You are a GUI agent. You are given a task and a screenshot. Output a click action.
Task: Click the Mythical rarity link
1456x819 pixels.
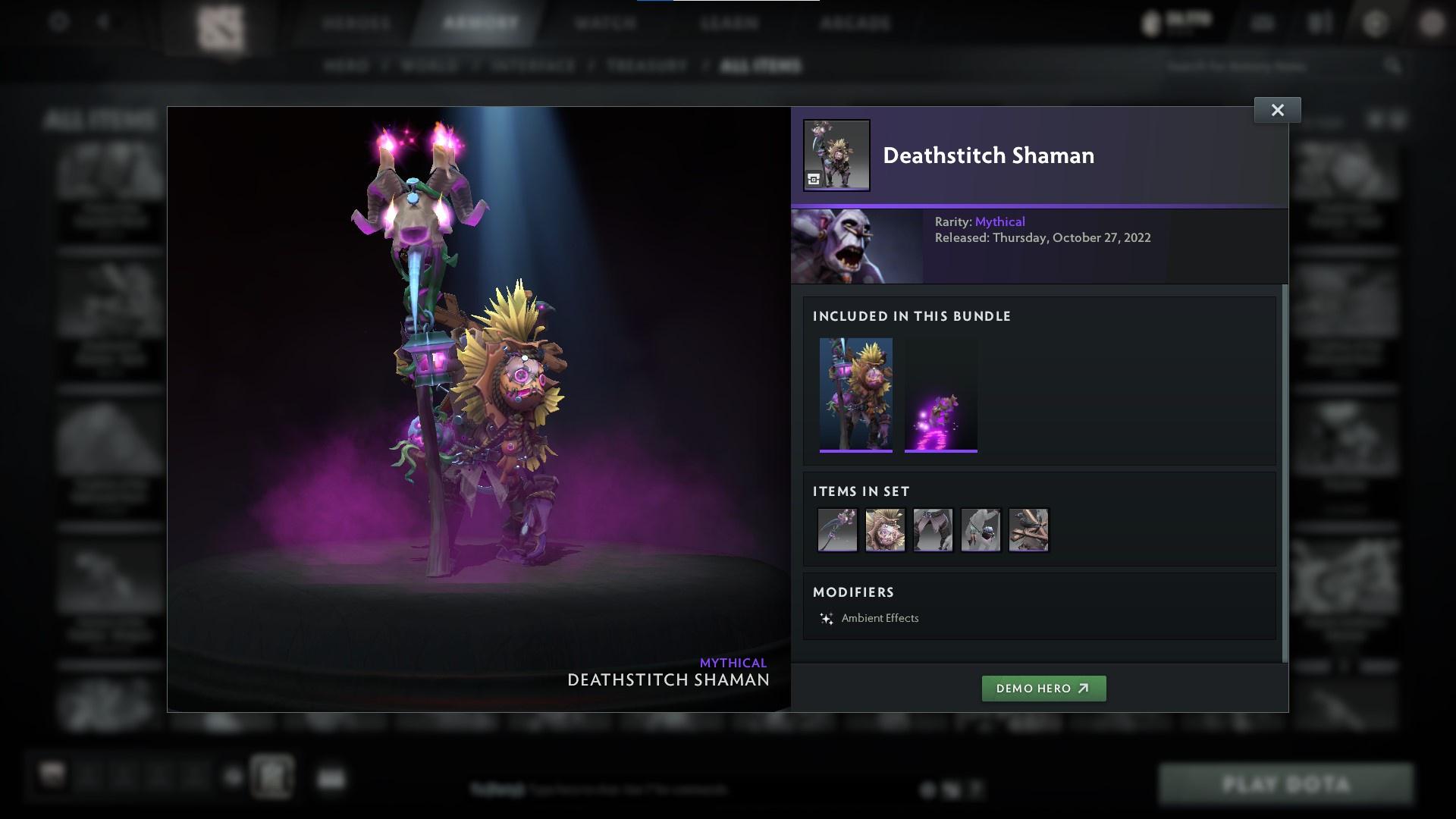click(1001, 221)
